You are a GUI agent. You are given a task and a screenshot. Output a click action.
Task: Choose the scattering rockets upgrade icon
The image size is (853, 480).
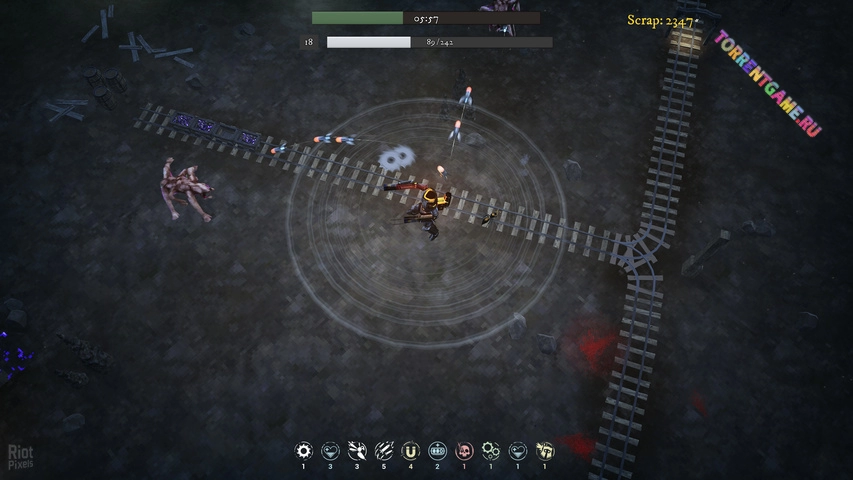[x=357, y=450]
